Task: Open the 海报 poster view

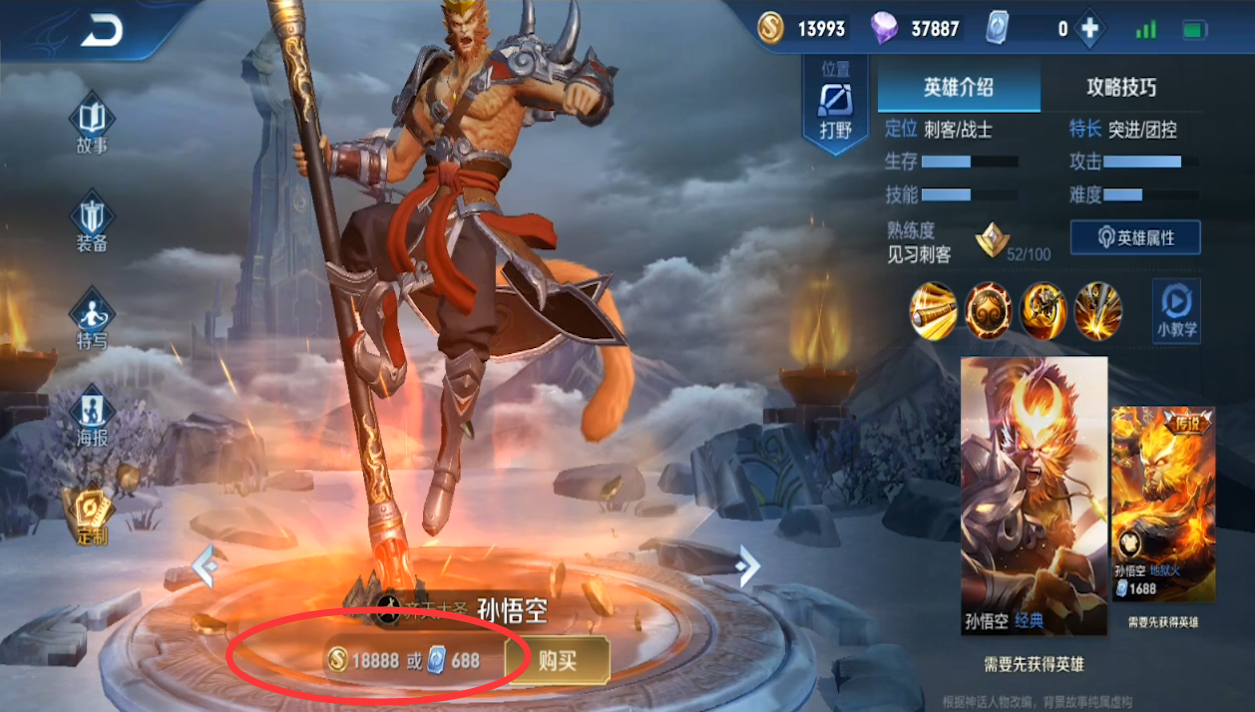Action: point(92,415)
